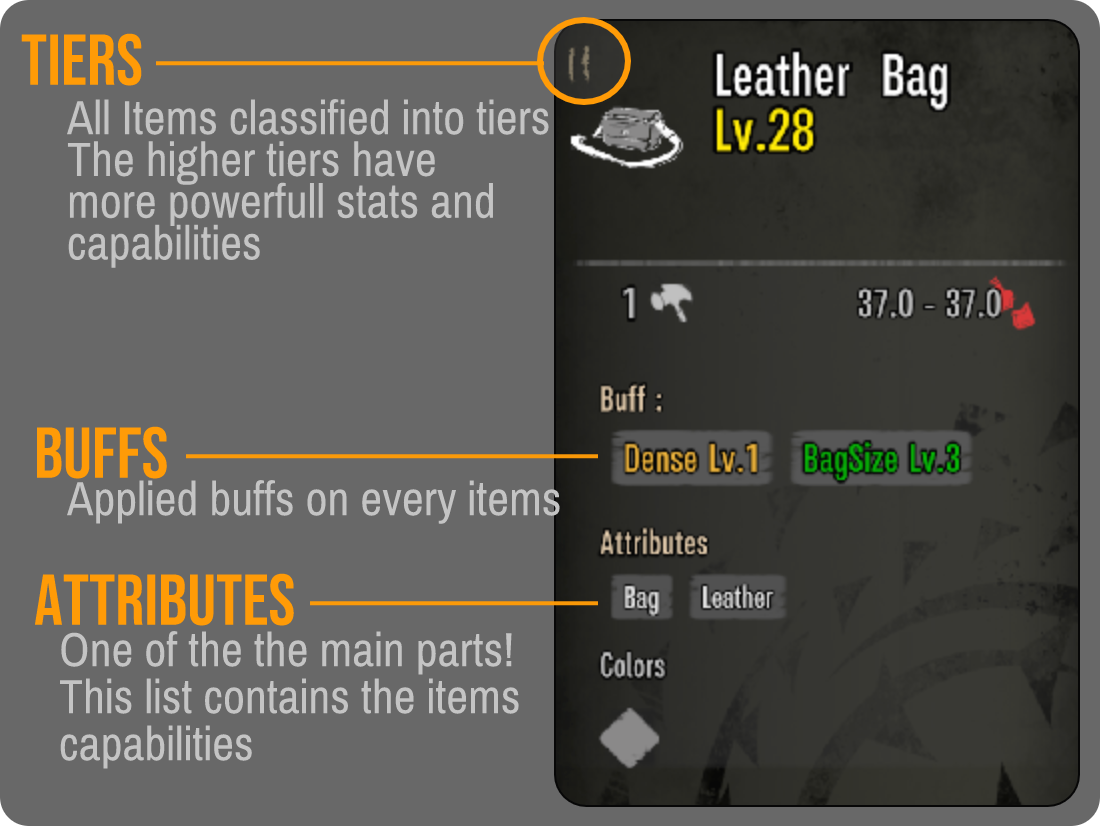Choose the Leather attribute tag
The image size is (1100, 826).
737,598
